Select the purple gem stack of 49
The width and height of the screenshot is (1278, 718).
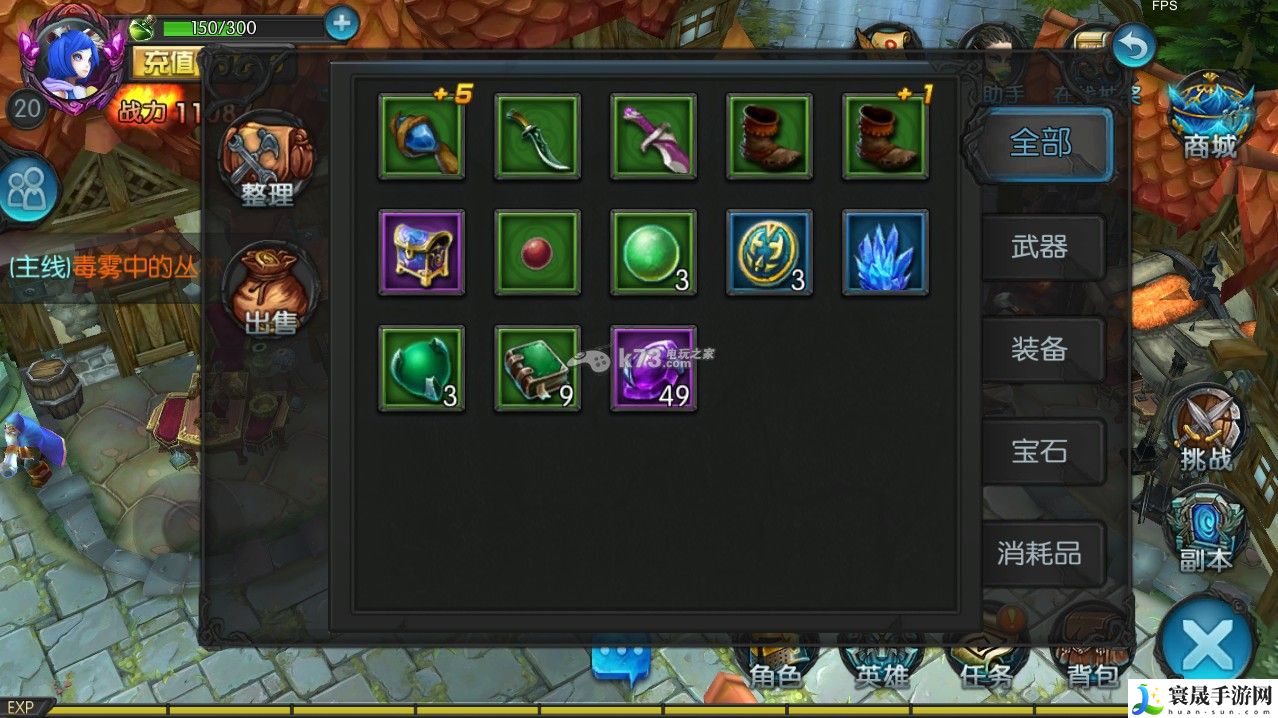pos(653,368)
